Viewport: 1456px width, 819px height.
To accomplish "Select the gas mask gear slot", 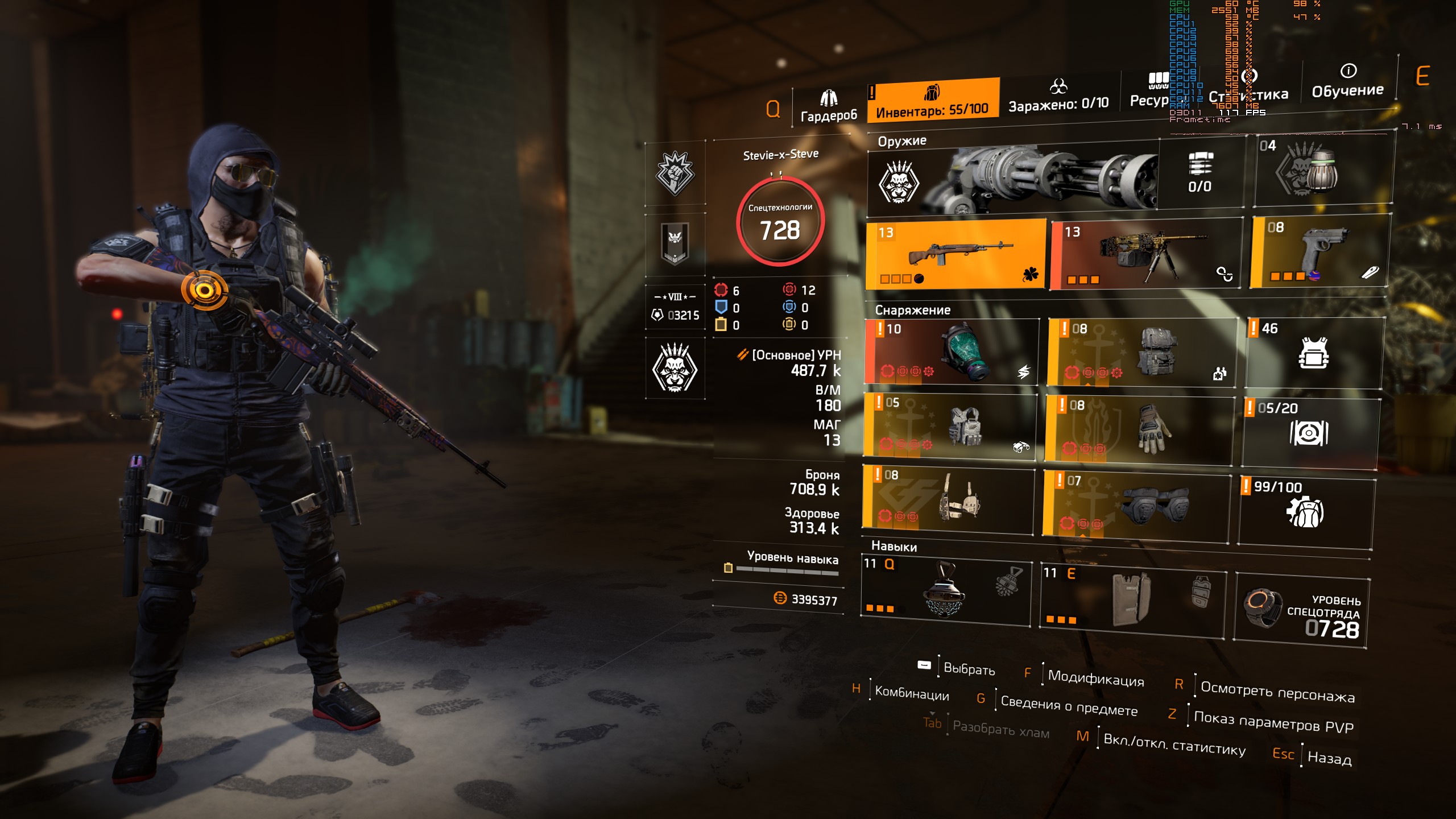I will (x=952, y=353).
